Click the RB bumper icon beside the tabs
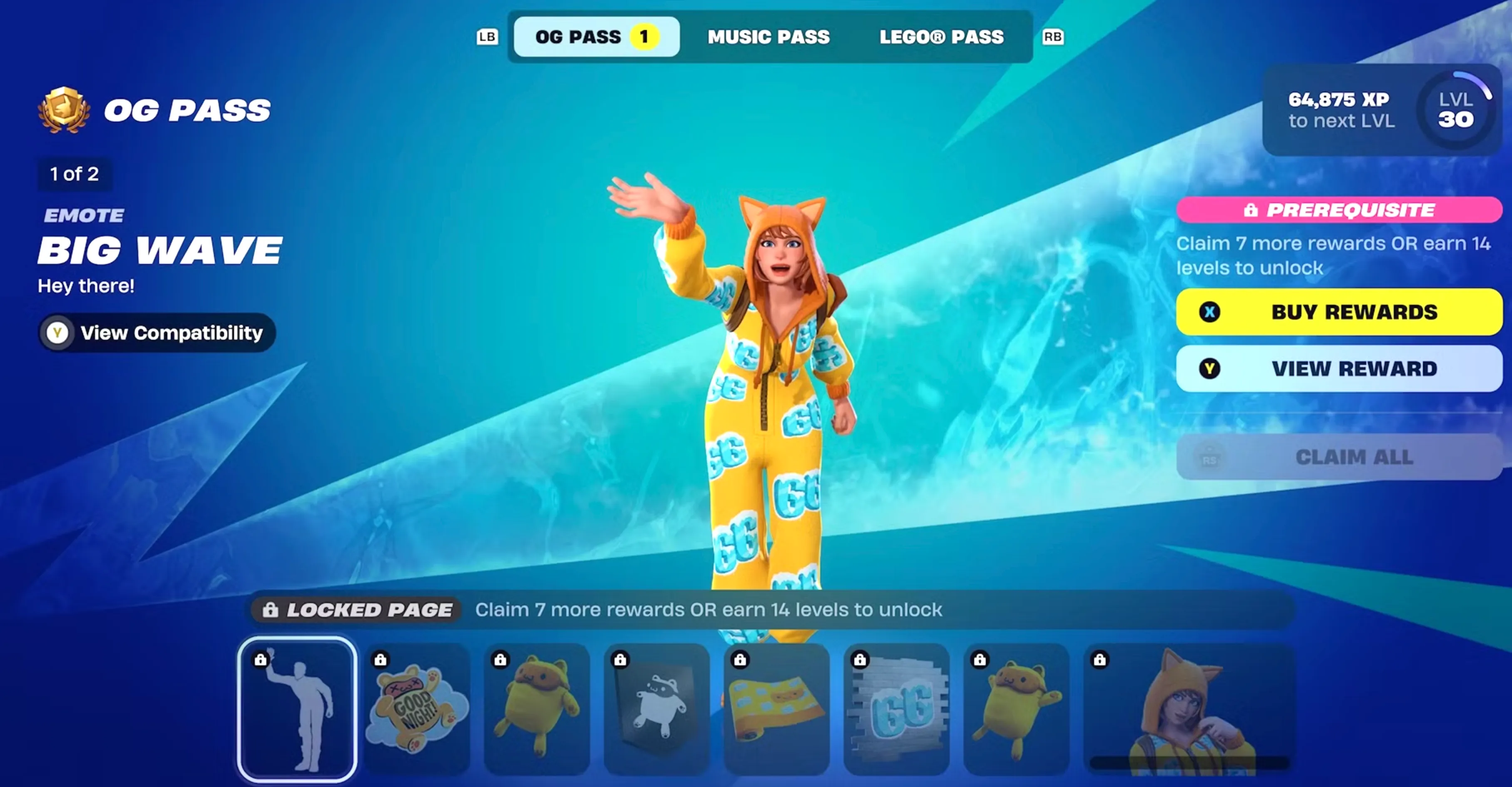The image size is (1512, 787). pos(1053,37)
